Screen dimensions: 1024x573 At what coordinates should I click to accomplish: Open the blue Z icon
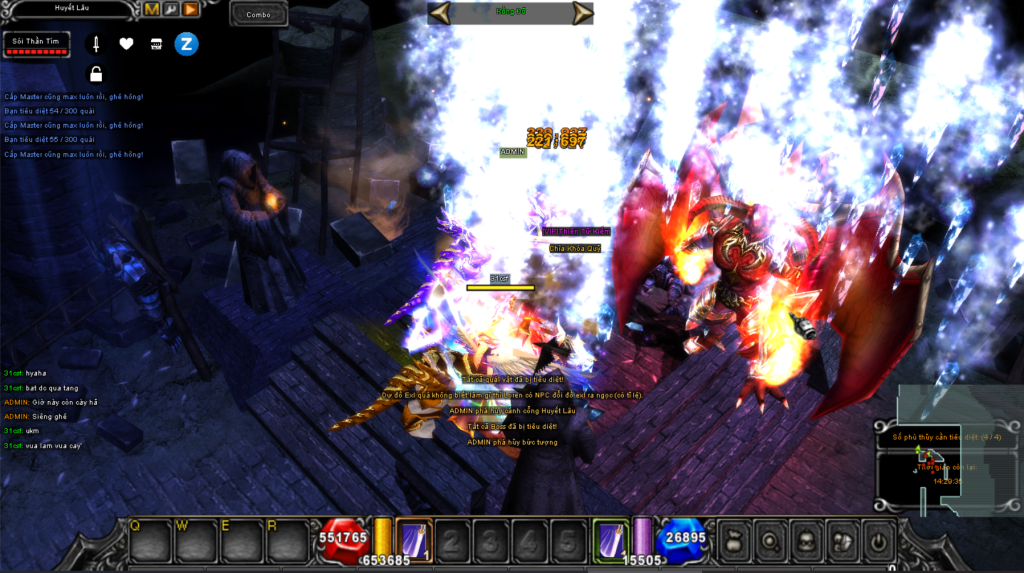[x=186, y=43]
